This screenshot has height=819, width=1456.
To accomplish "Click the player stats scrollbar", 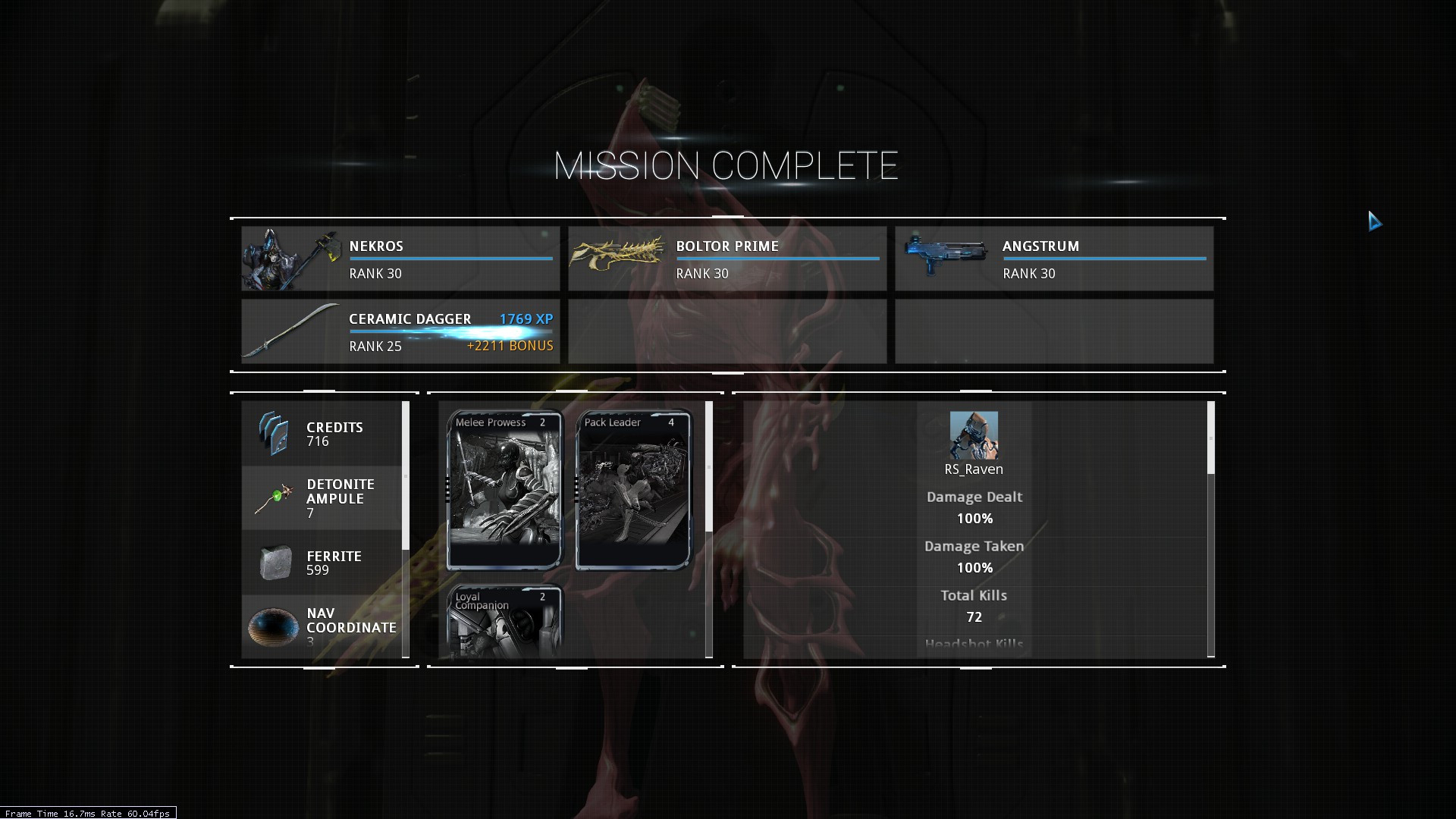I will (1210, 438).
